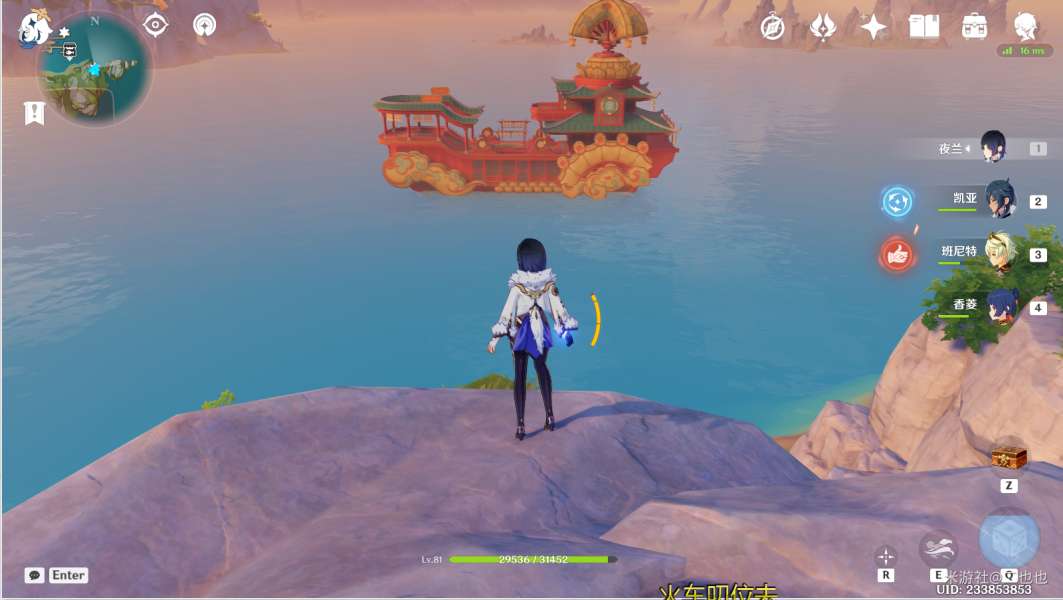Open the Wish banner icon
The width and height of the screenshot is (1063, 600).
pos(823,27)
